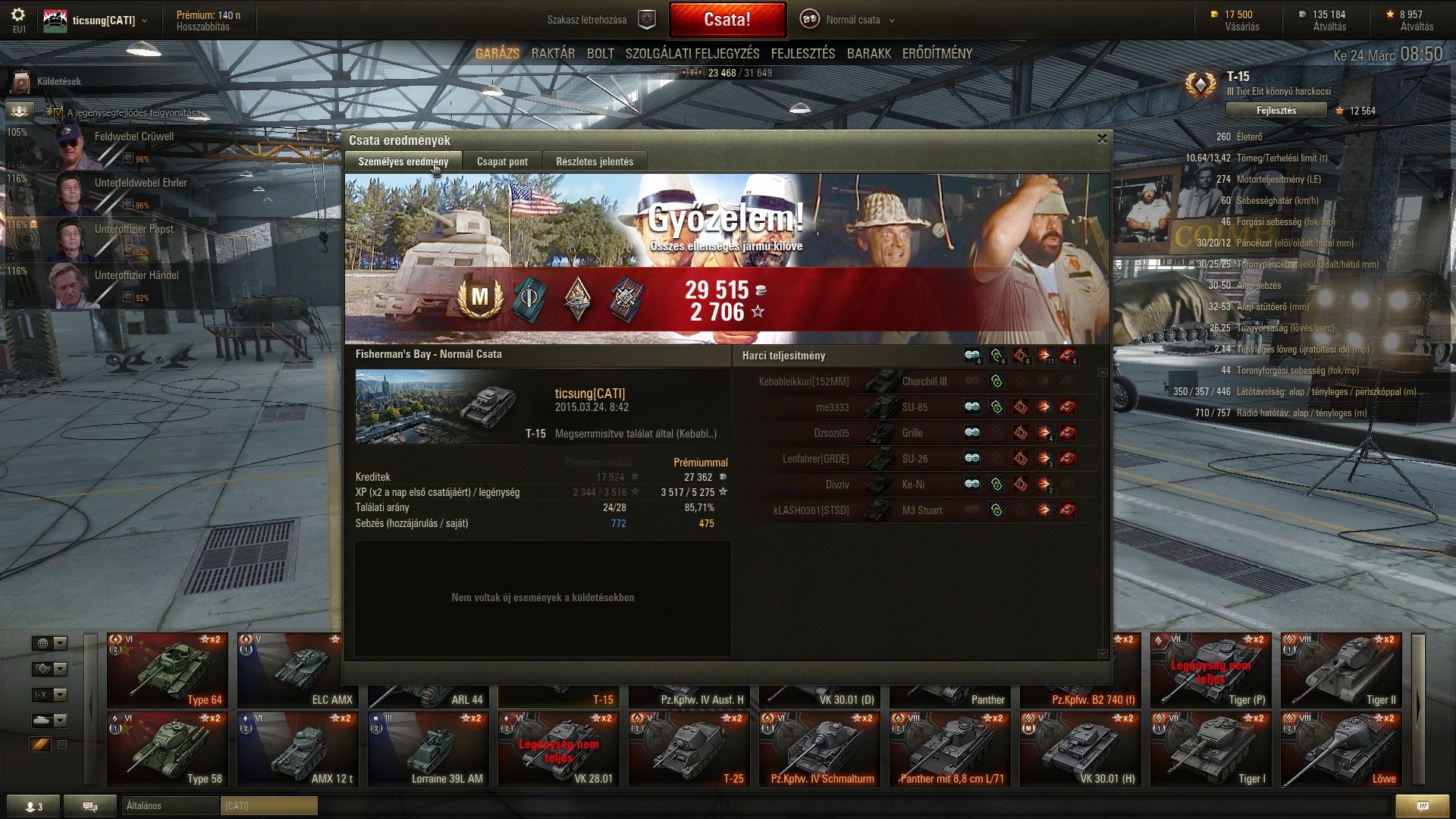The width and height of the screenshot is (1456, 819).
Task: Switch to the Csapat pont tab
Action: tap(502, 162)
